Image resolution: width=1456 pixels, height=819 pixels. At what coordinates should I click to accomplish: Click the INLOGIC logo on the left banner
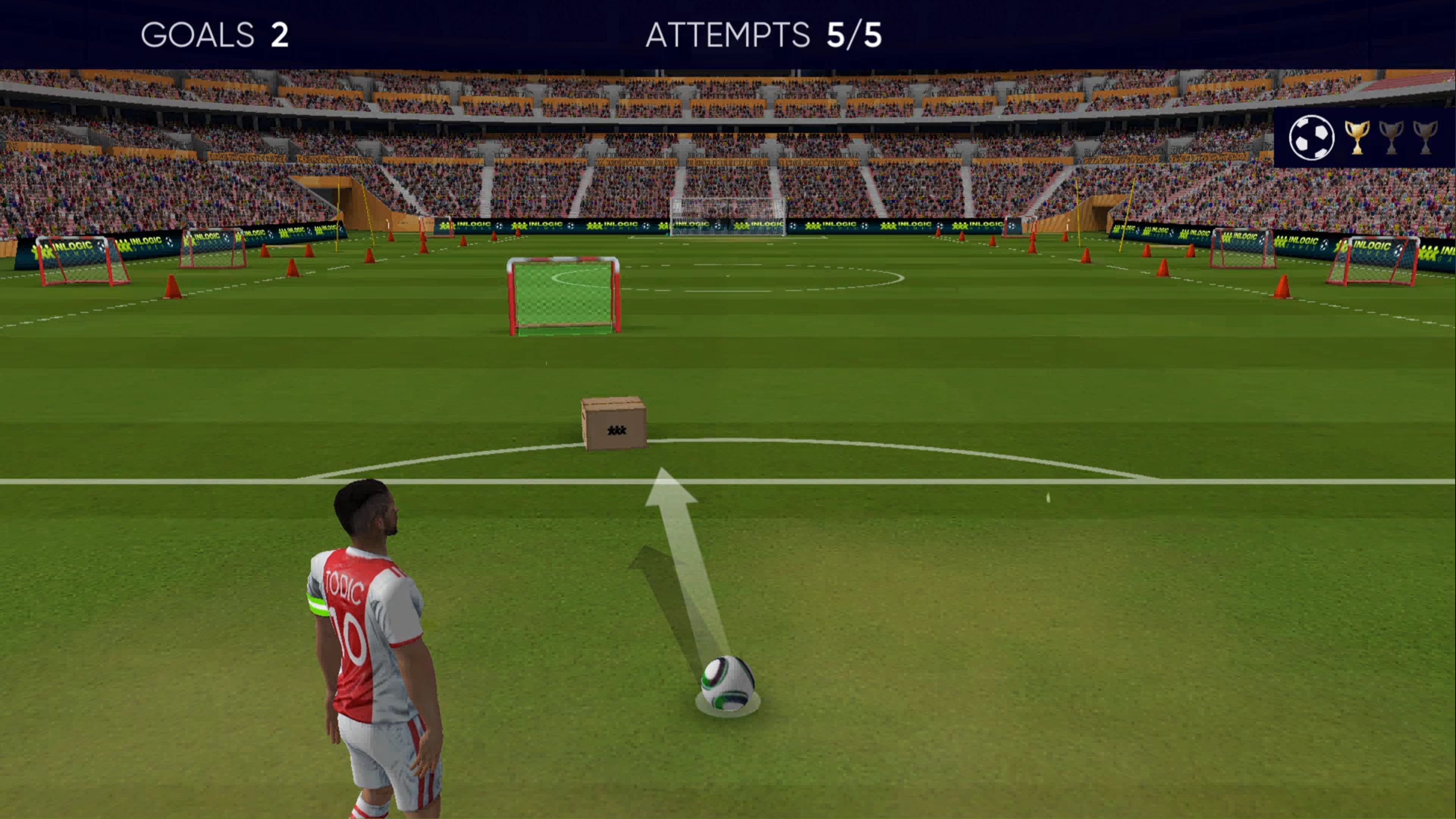pos(65,247)
